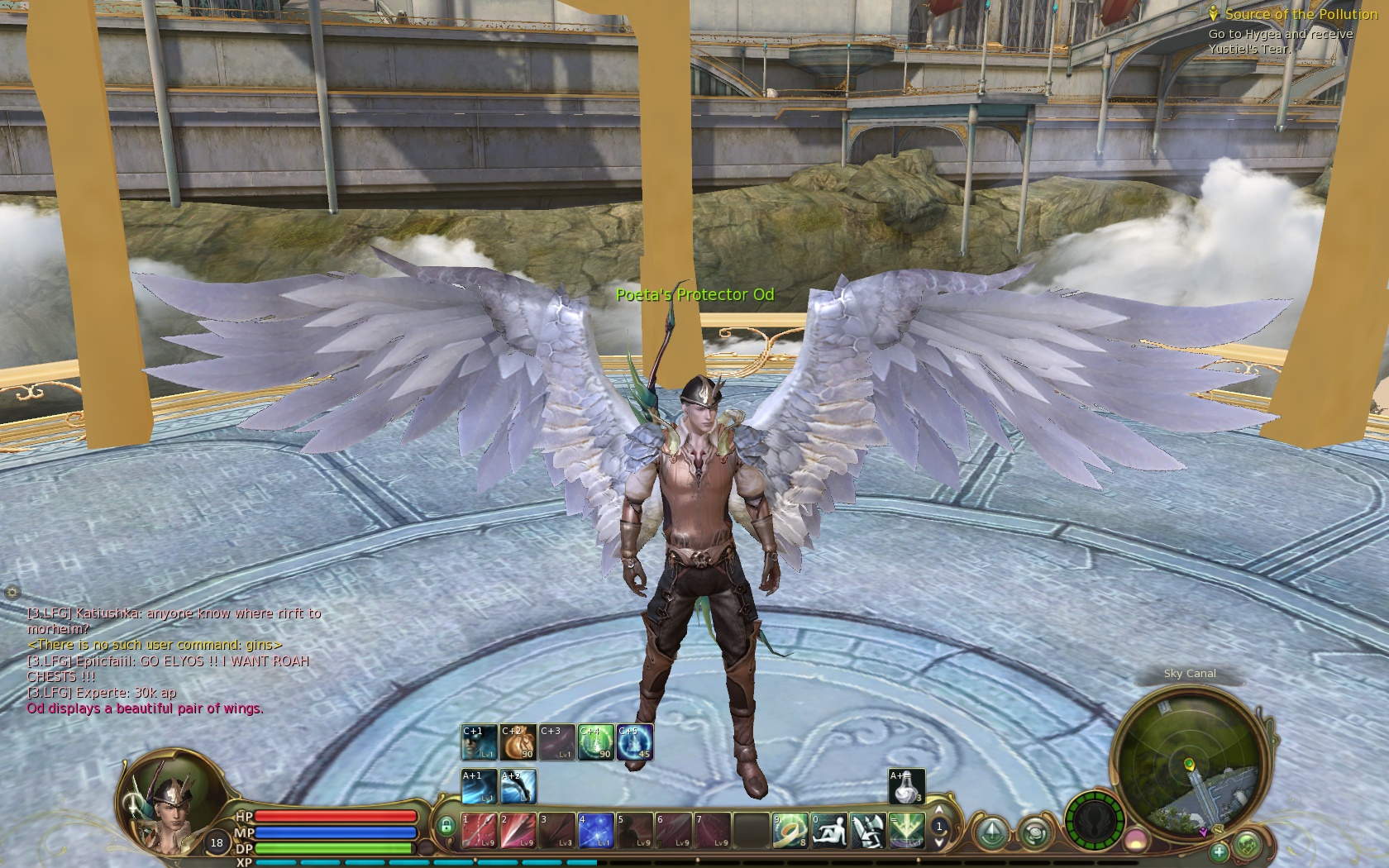Select the masked face skill C+1
Viewport: 1389px width, 868px height.
click(x=479, y=742)
